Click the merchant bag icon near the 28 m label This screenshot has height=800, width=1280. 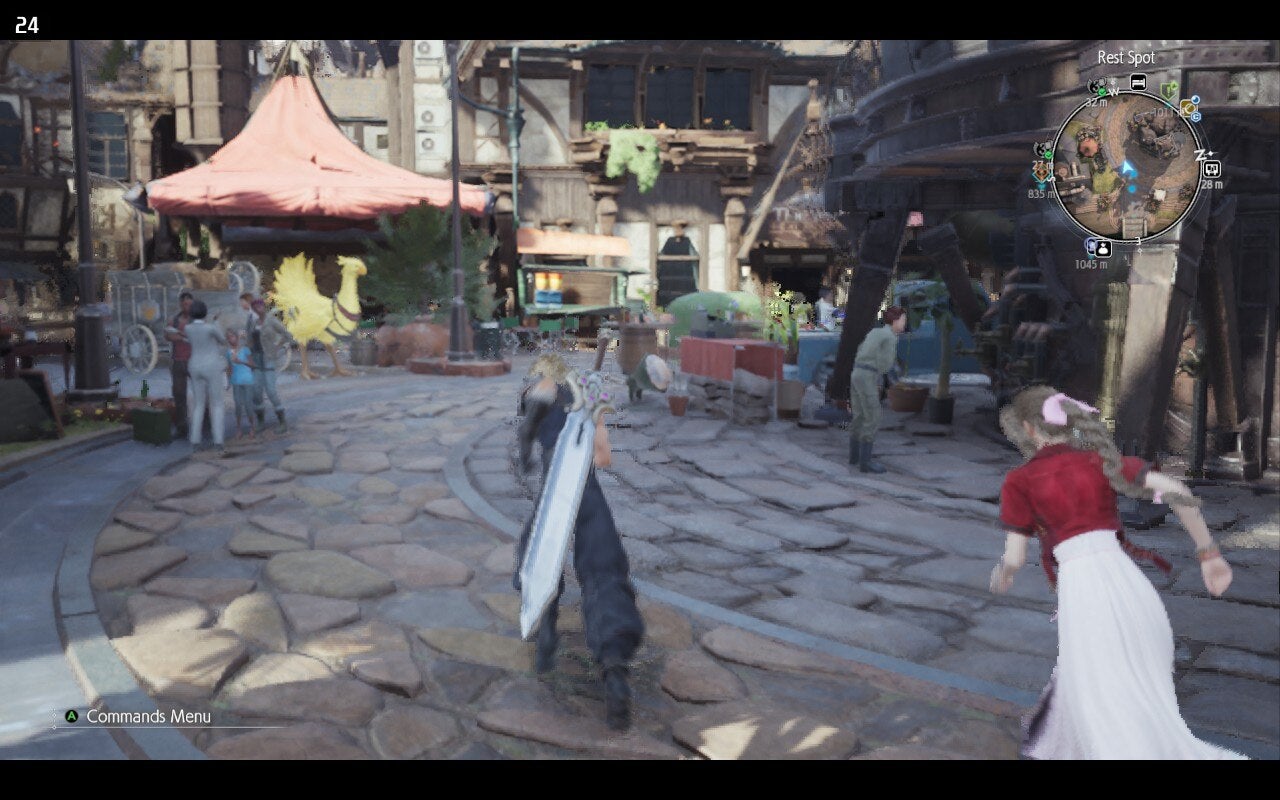pos(1212,169)
